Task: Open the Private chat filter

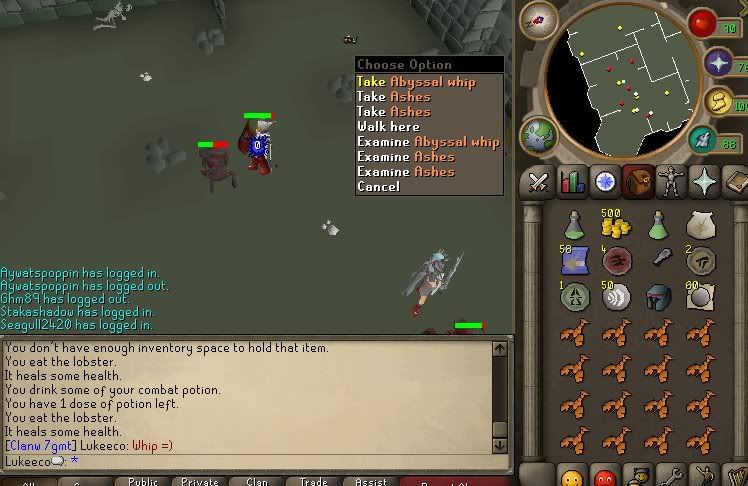Action: tap(200, 481)
